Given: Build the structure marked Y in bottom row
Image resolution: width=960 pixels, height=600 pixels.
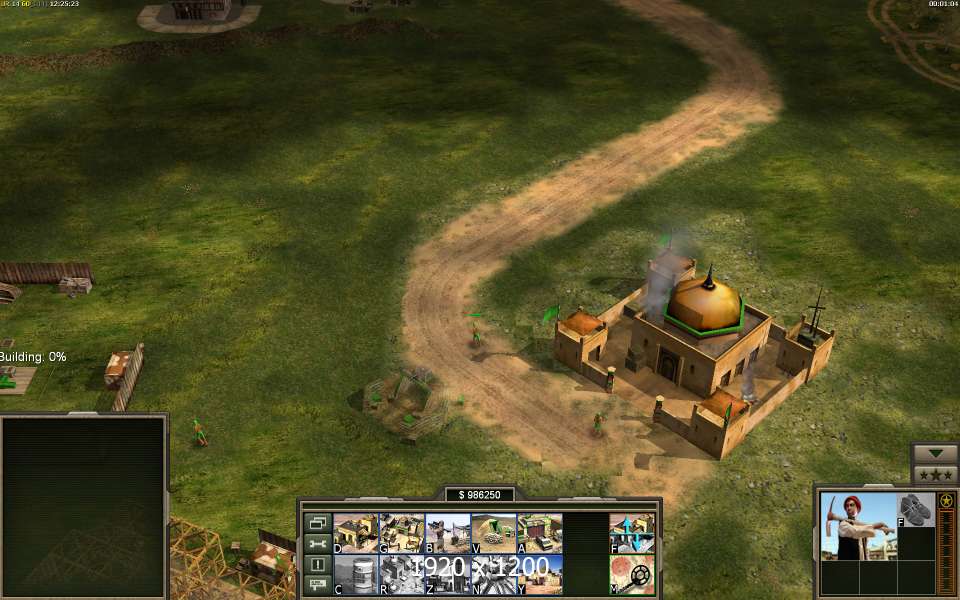Looking at the screenshot, I should (x=539, y=575).
